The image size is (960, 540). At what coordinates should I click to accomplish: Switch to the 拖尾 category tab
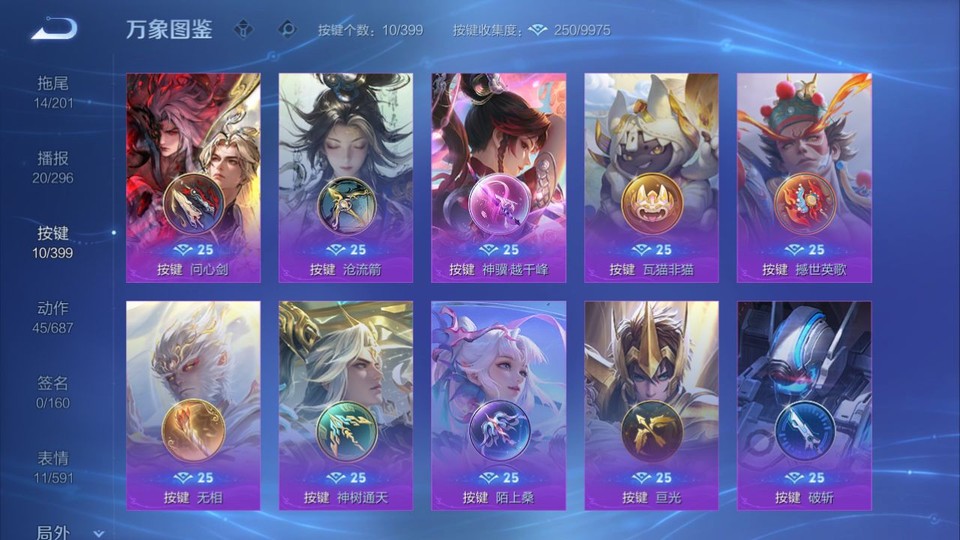[54, 92]
